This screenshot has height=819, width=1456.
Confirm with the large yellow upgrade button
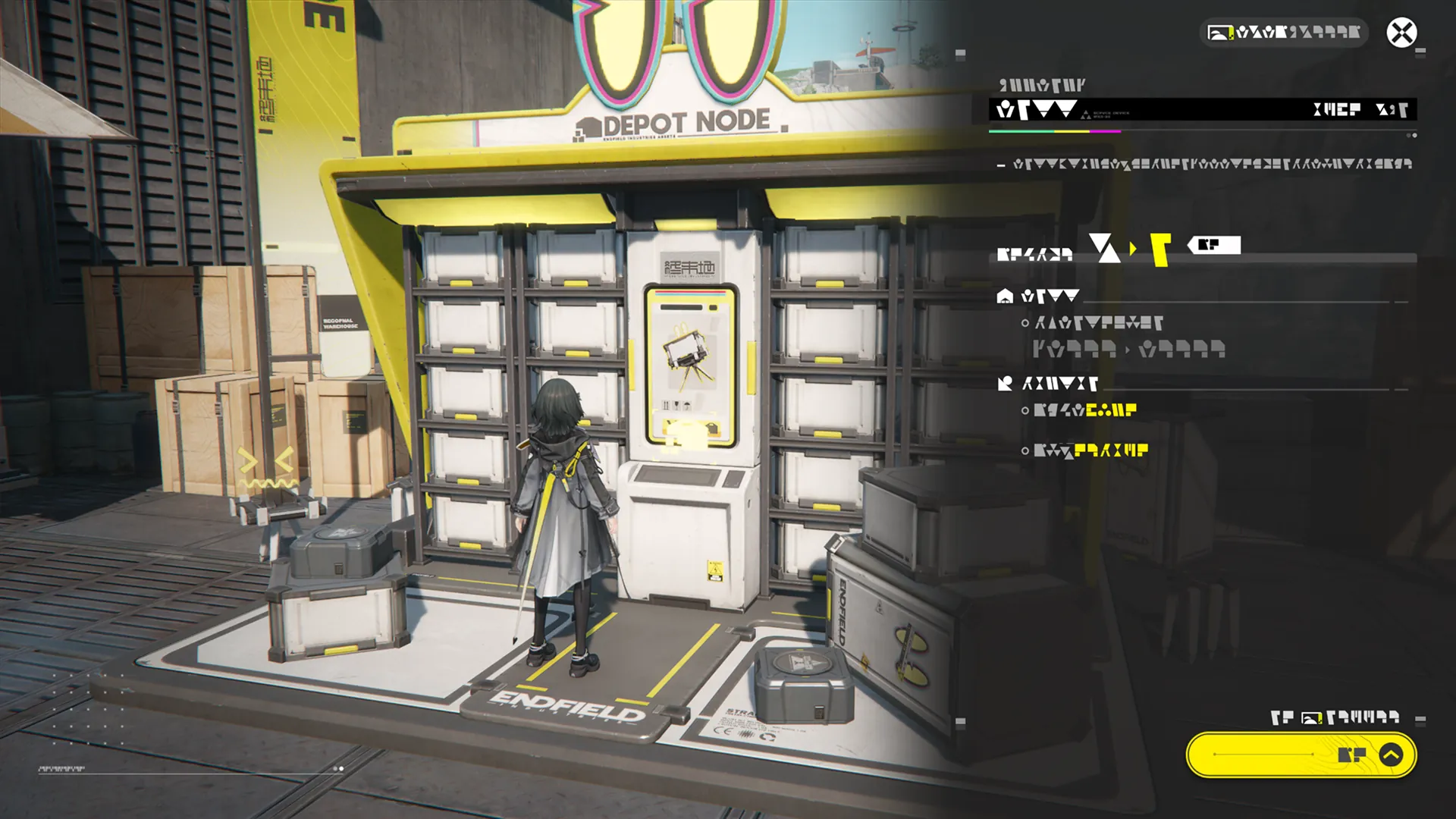pyautogui.click(x=1301, y=755)
